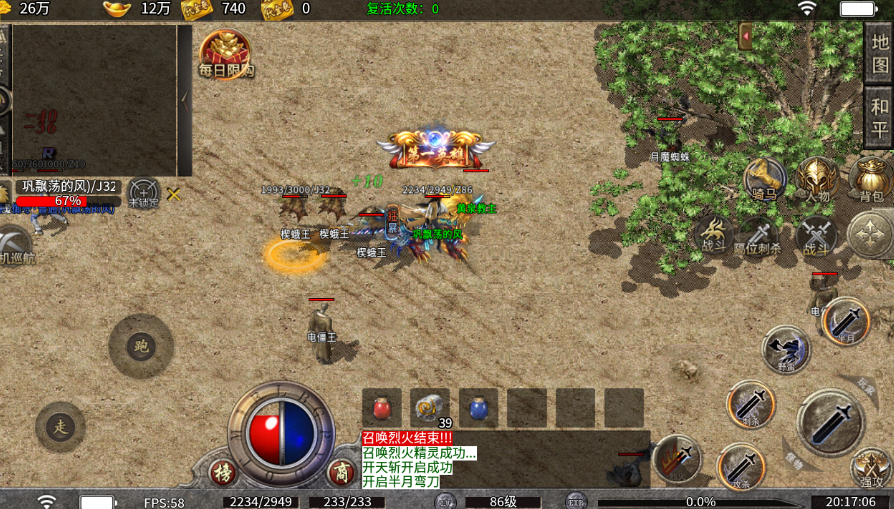Tap the 走 walk button
Screen dimensions: 894x509
click(60, 427)
